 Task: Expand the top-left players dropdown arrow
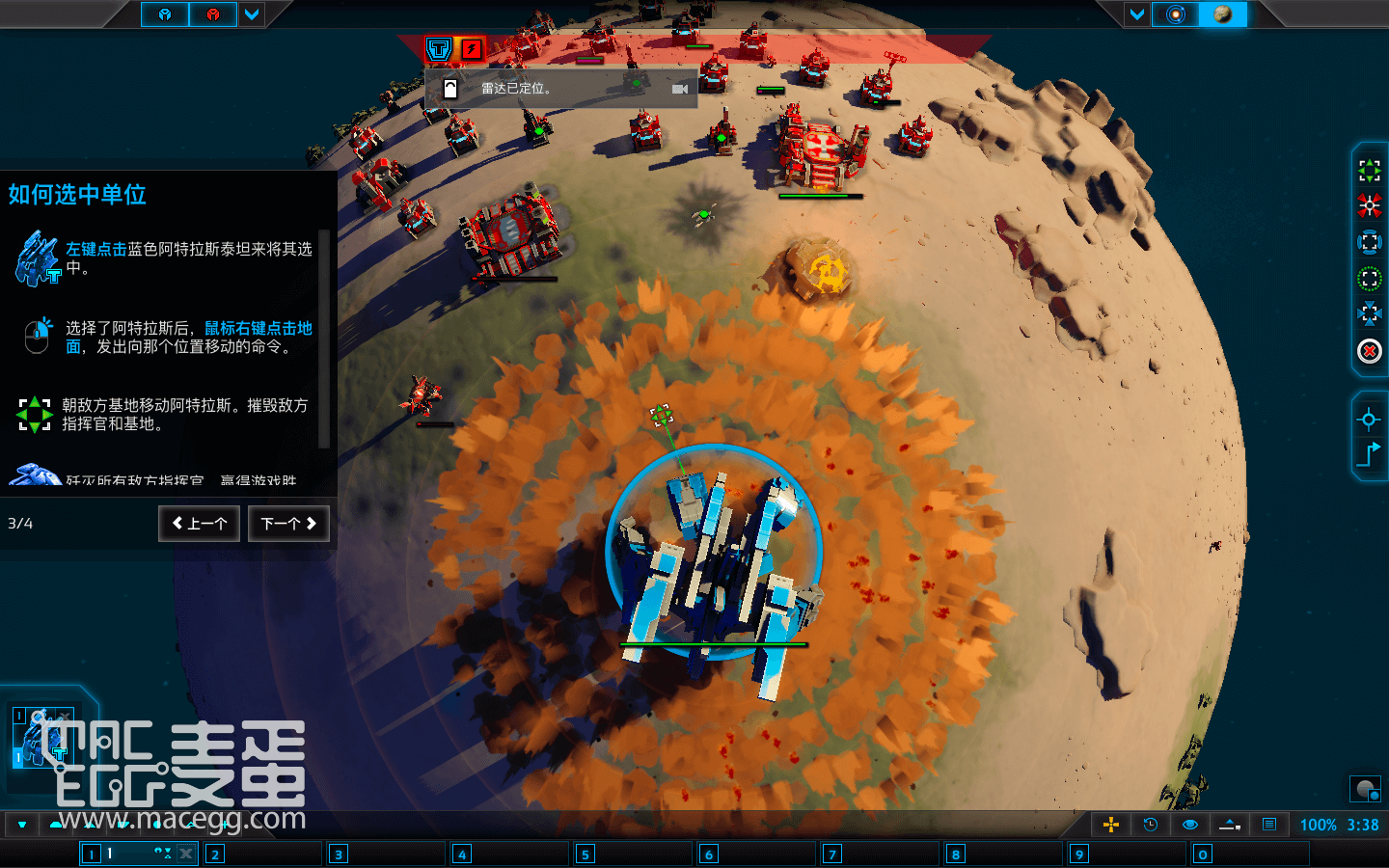(252, 14)
